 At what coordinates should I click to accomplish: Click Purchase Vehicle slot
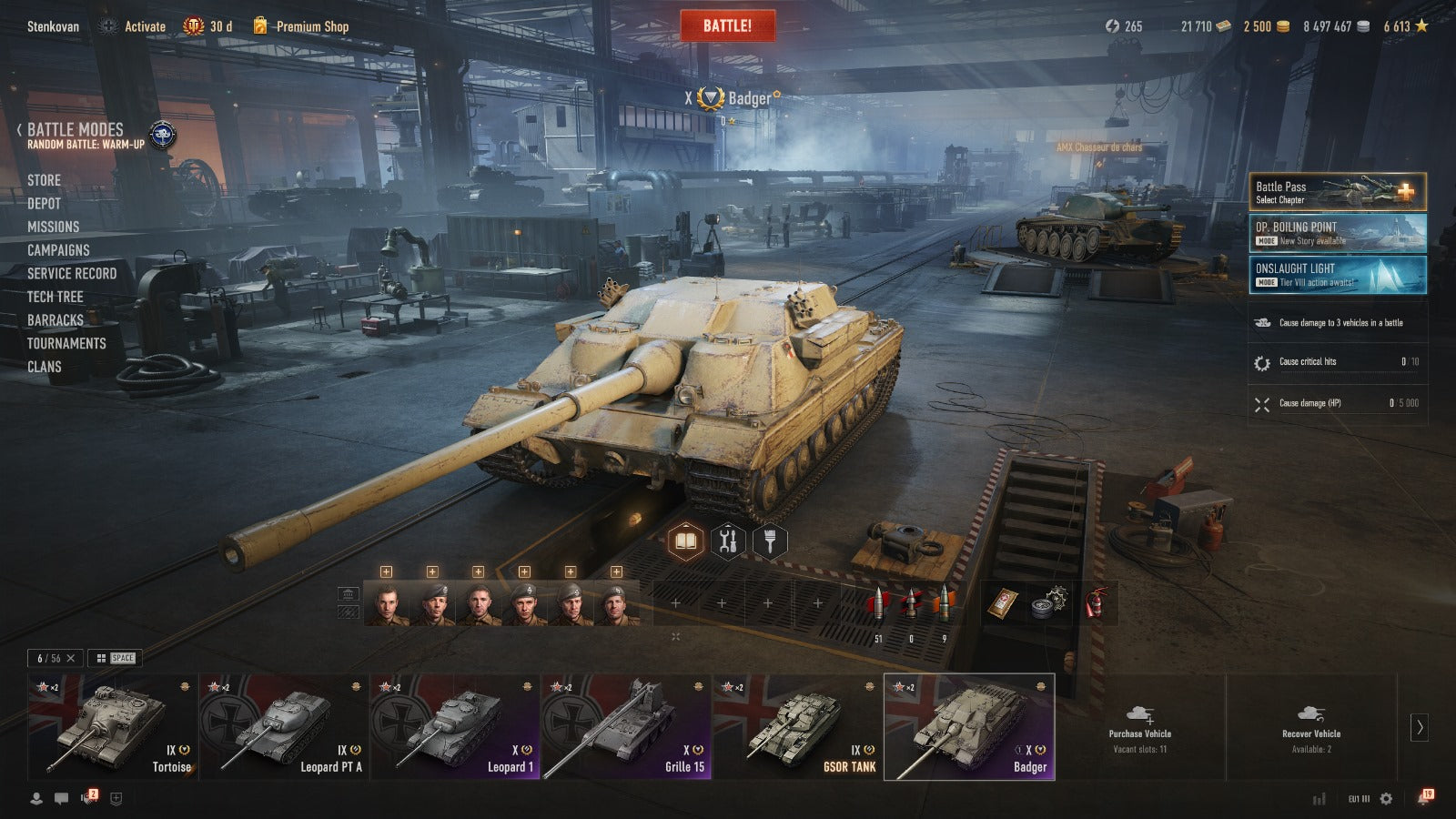click(1139, 728)
